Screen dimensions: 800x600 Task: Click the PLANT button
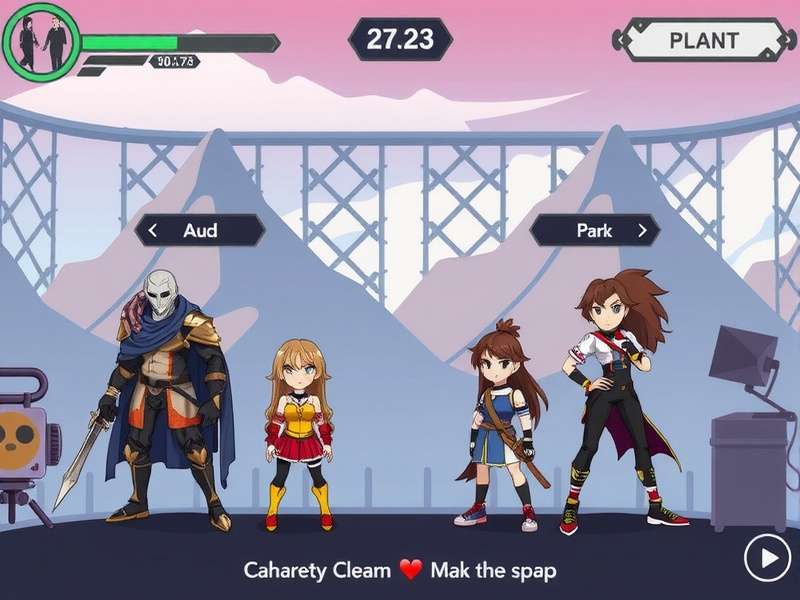tap(703, 41)
